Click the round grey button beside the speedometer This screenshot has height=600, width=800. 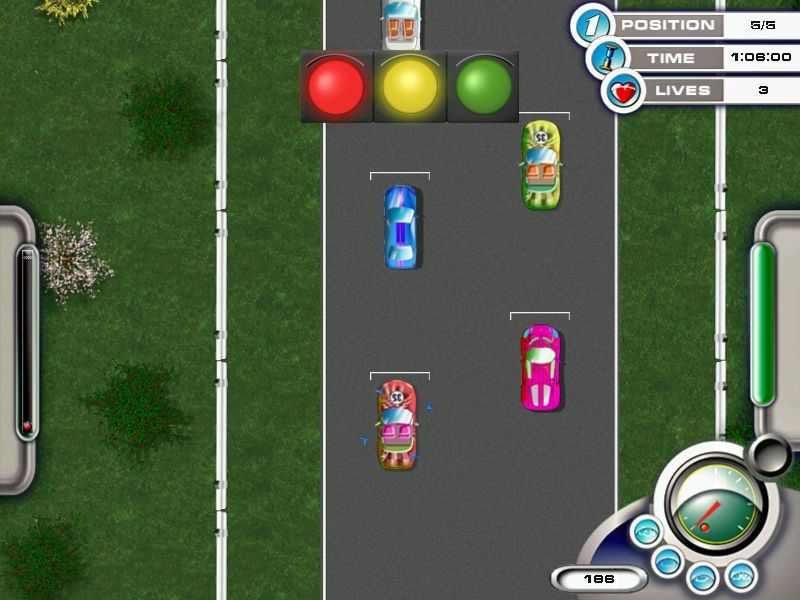(x=769, y=455)
